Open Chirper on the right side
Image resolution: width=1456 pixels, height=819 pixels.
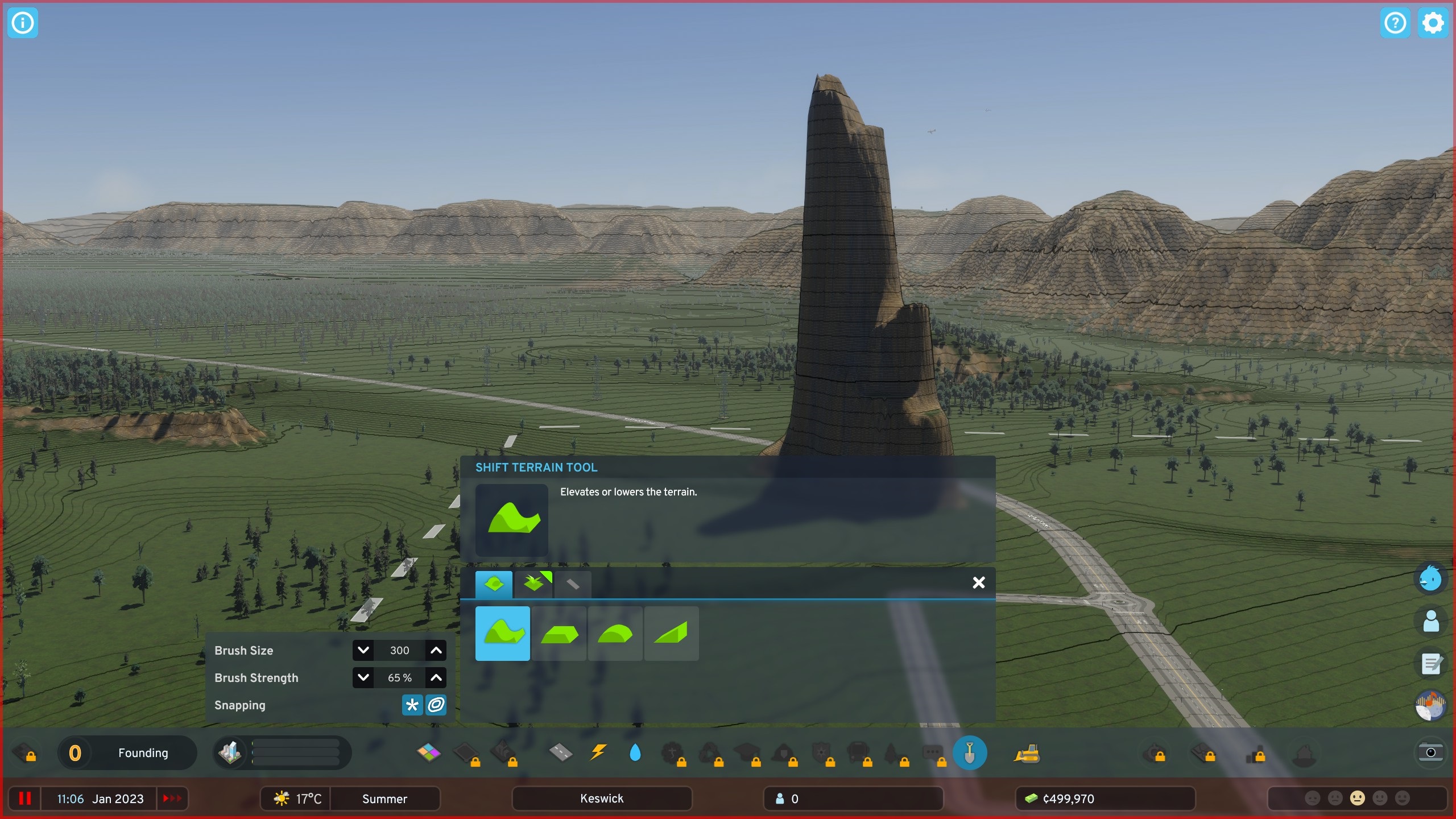point(1431,578)
